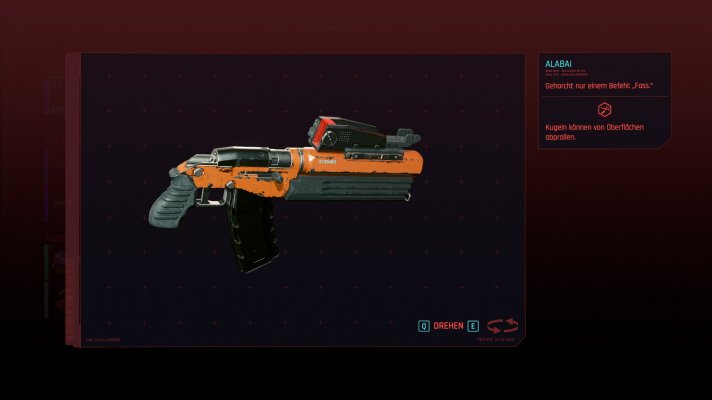The width and height of the screenshot is (712, 400).
Task: Click the ricochet ability icon in the Alabai panel
Action: pyautogui.click(x=603, y=109)
